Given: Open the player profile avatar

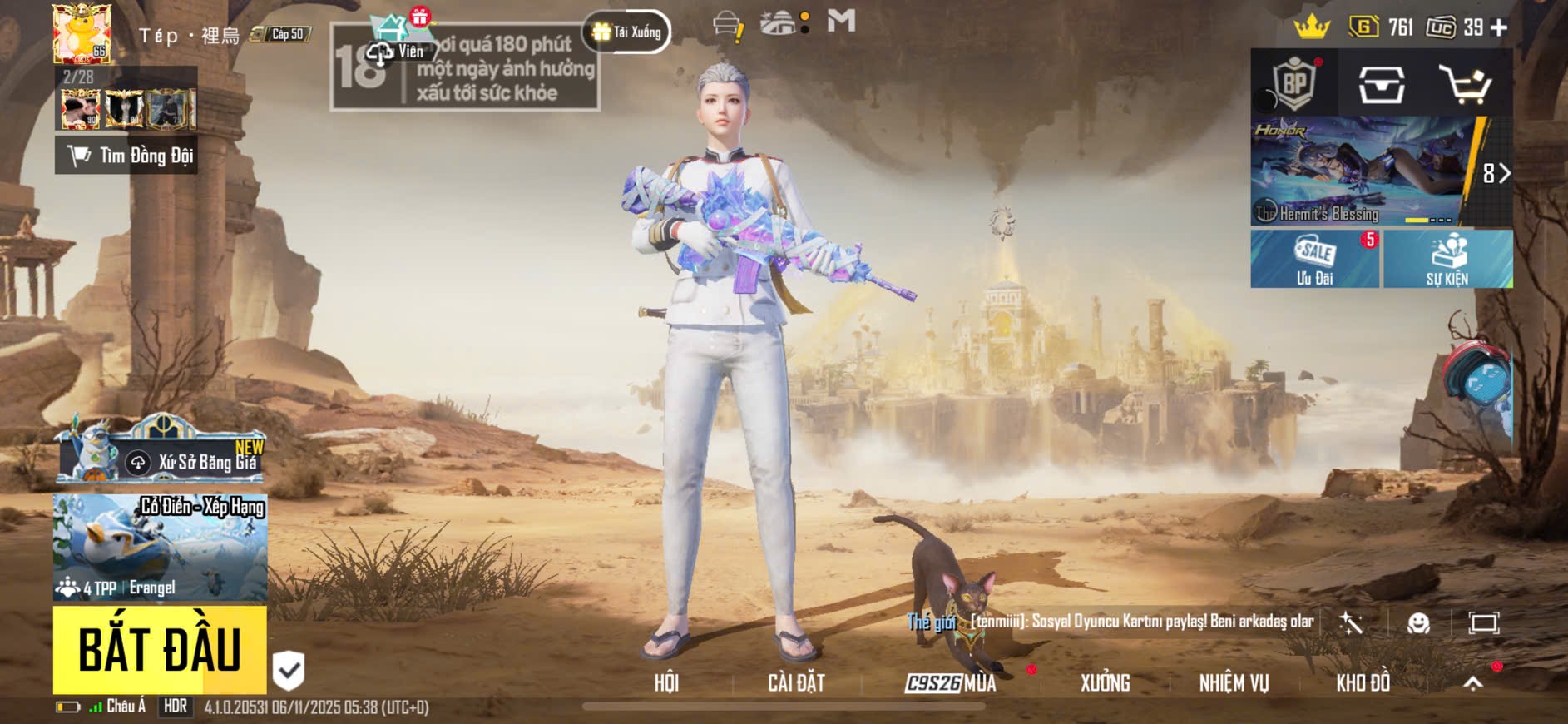Looking at the screenshot, I should pos(82,33).
